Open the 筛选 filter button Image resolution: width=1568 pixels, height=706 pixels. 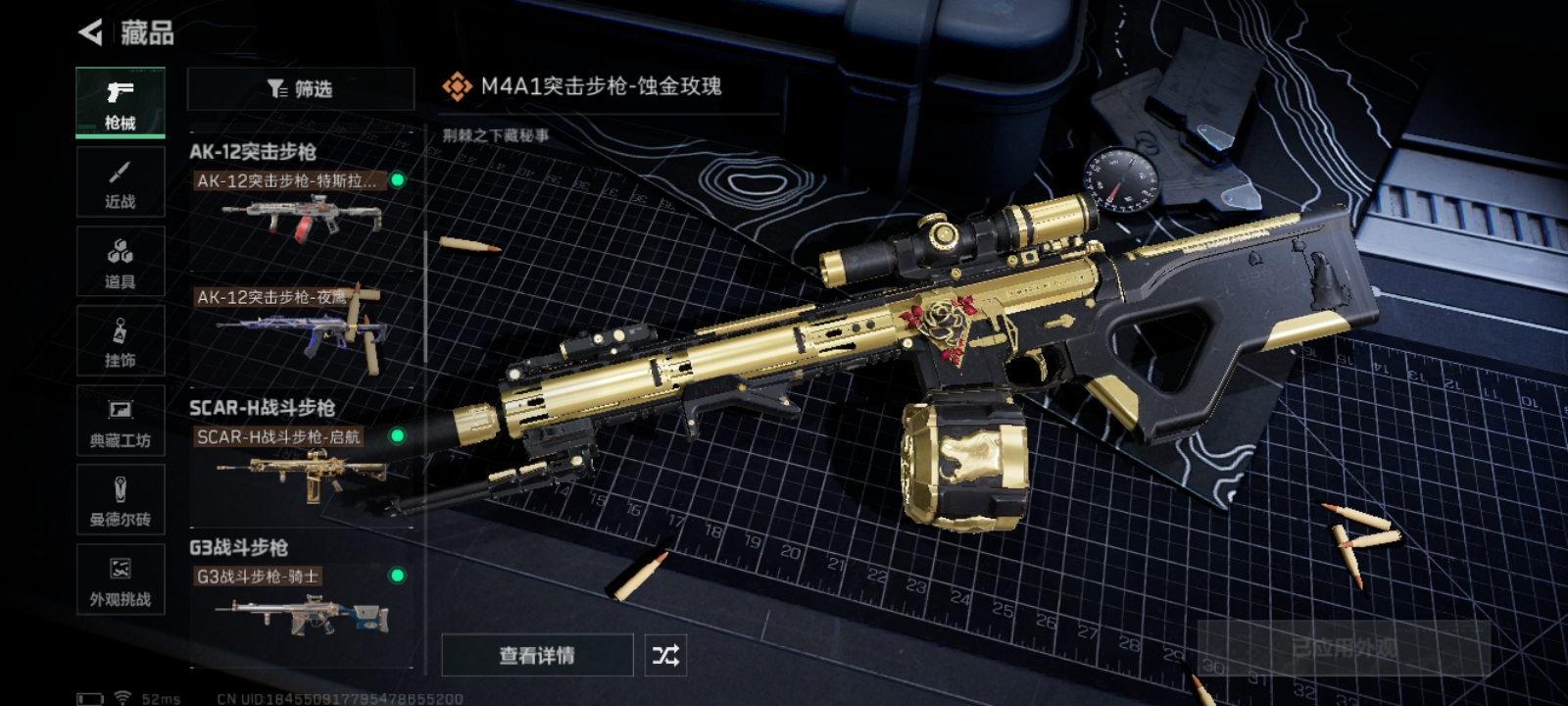point(300,89)
